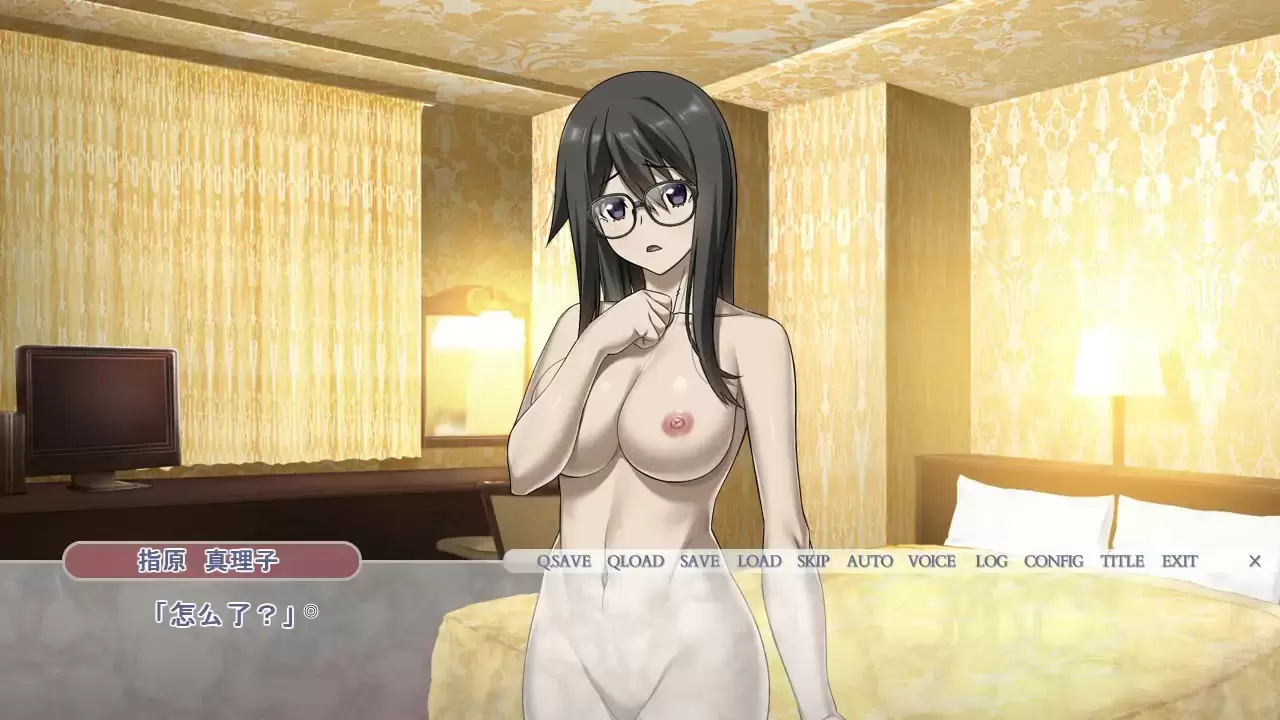Image resolution: width=1280 pixels, height=720 pixels.
Task: Return to the TITLE screen
Action: click(1122, 561)
